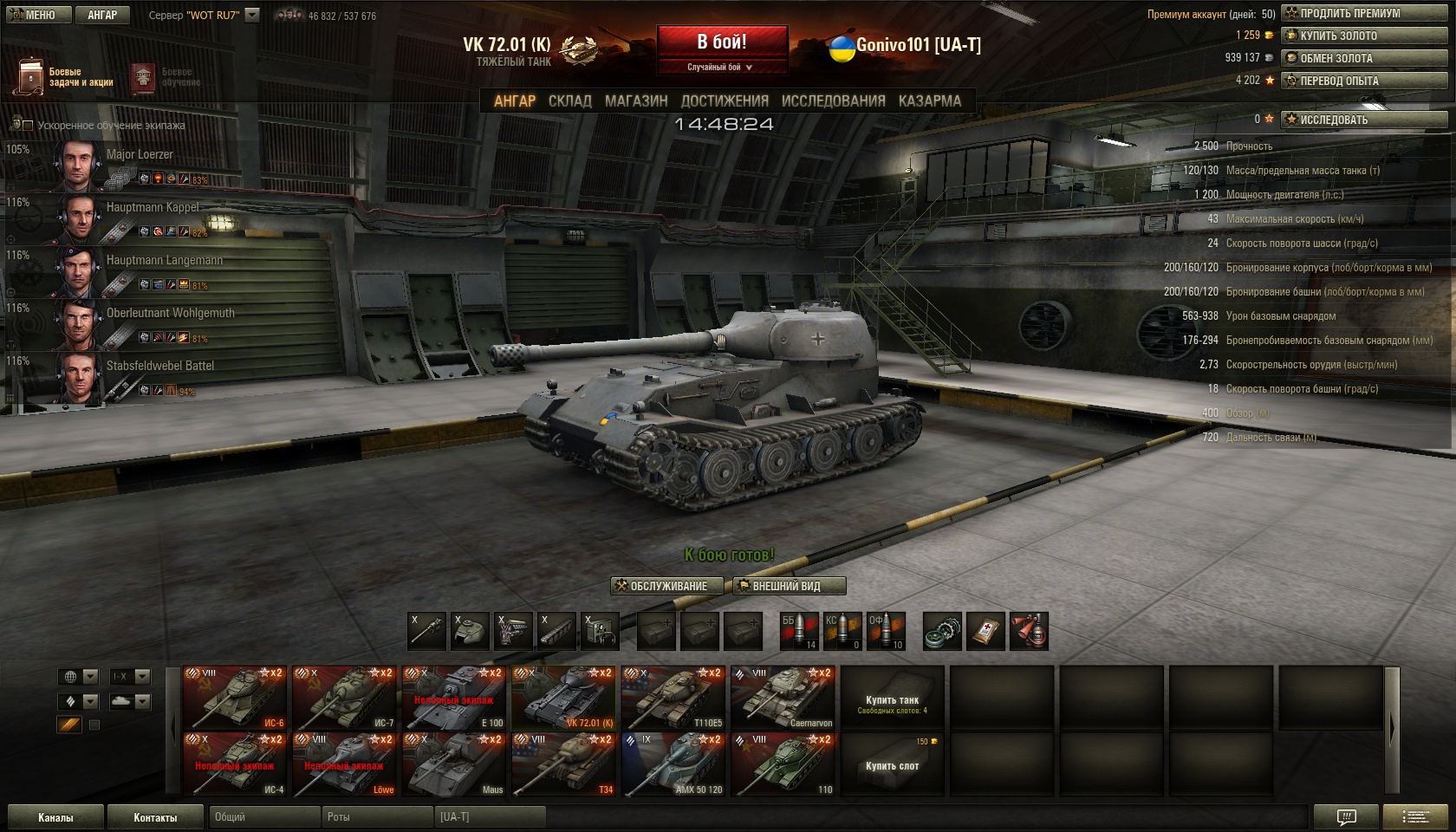Viewport: 1456px width, 832px height.
Task: Switch to the СКЛАД tab
Action: click(569, 101)
